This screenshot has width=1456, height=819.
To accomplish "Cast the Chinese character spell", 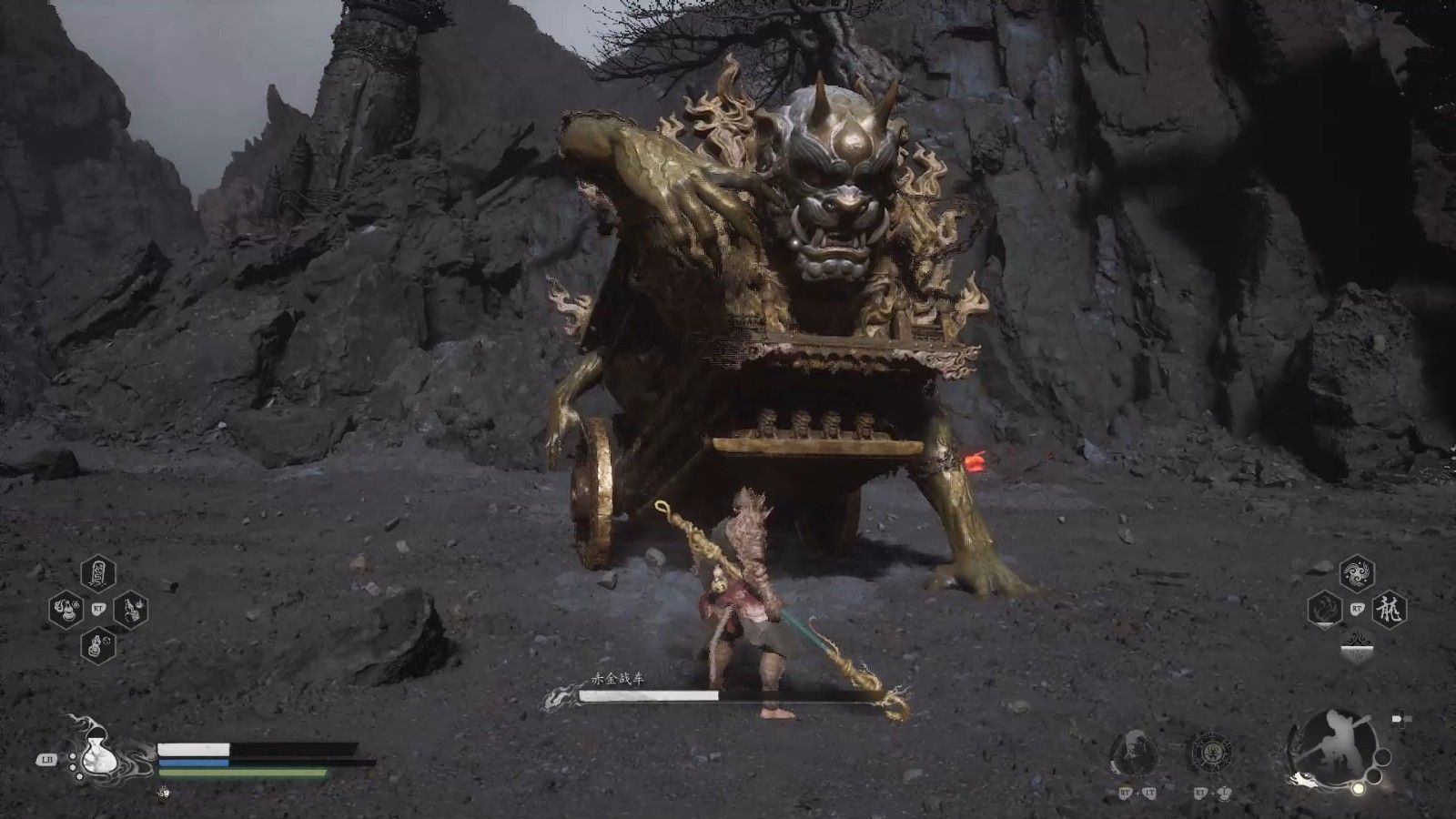I will coord(1390,609).
